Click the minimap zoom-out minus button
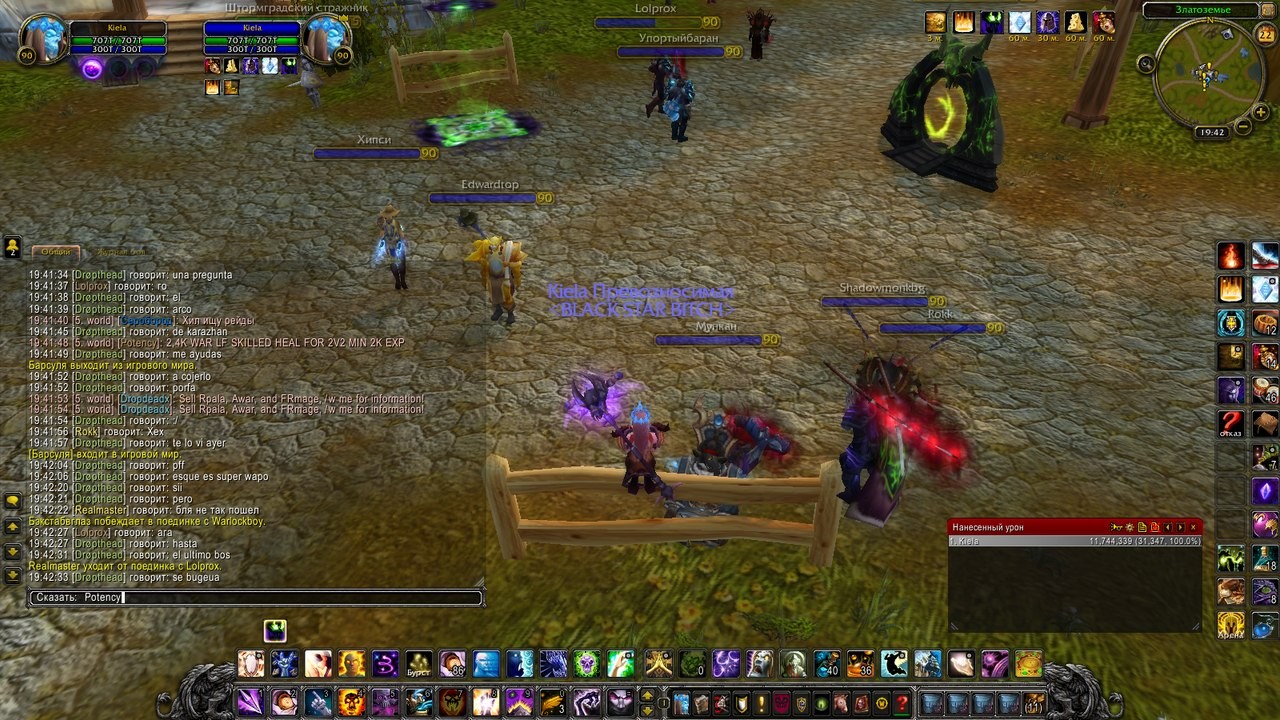The width and height of the screenshot is (1280, 720). coord(1243,127)
